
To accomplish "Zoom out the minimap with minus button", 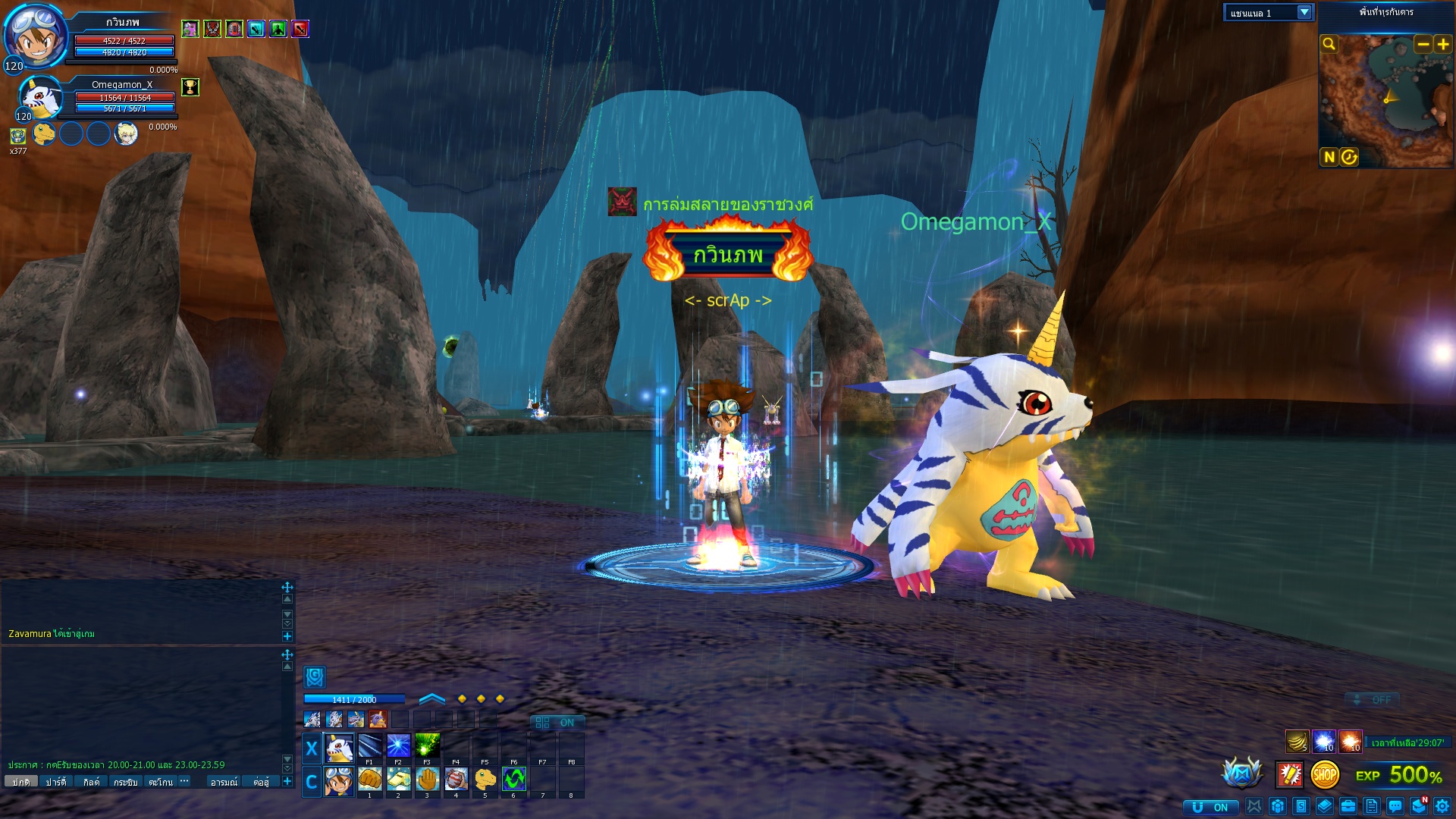I will (1423, 44).
